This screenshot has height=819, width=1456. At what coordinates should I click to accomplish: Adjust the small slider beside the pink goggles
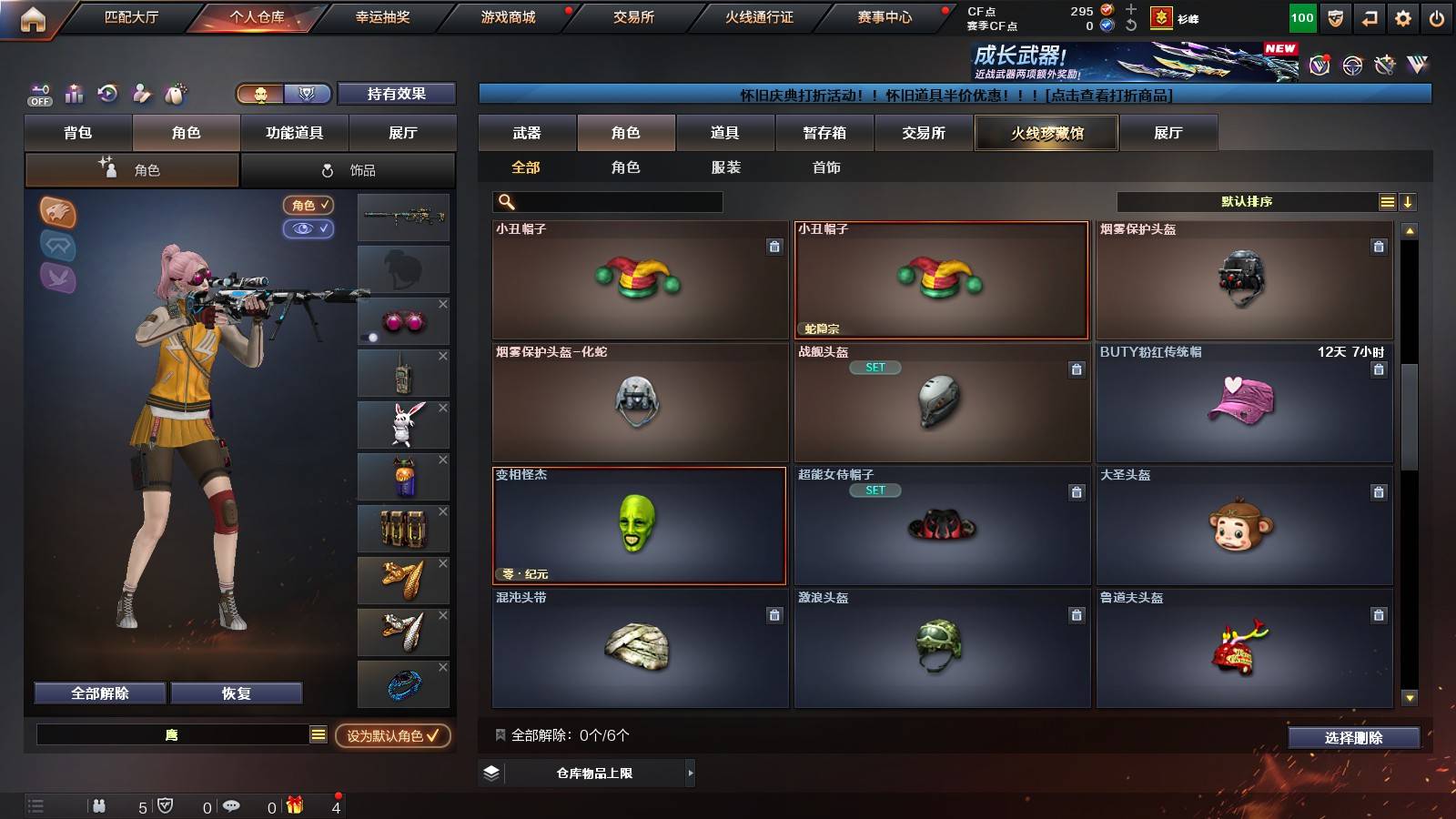click(x=374, y=337)
